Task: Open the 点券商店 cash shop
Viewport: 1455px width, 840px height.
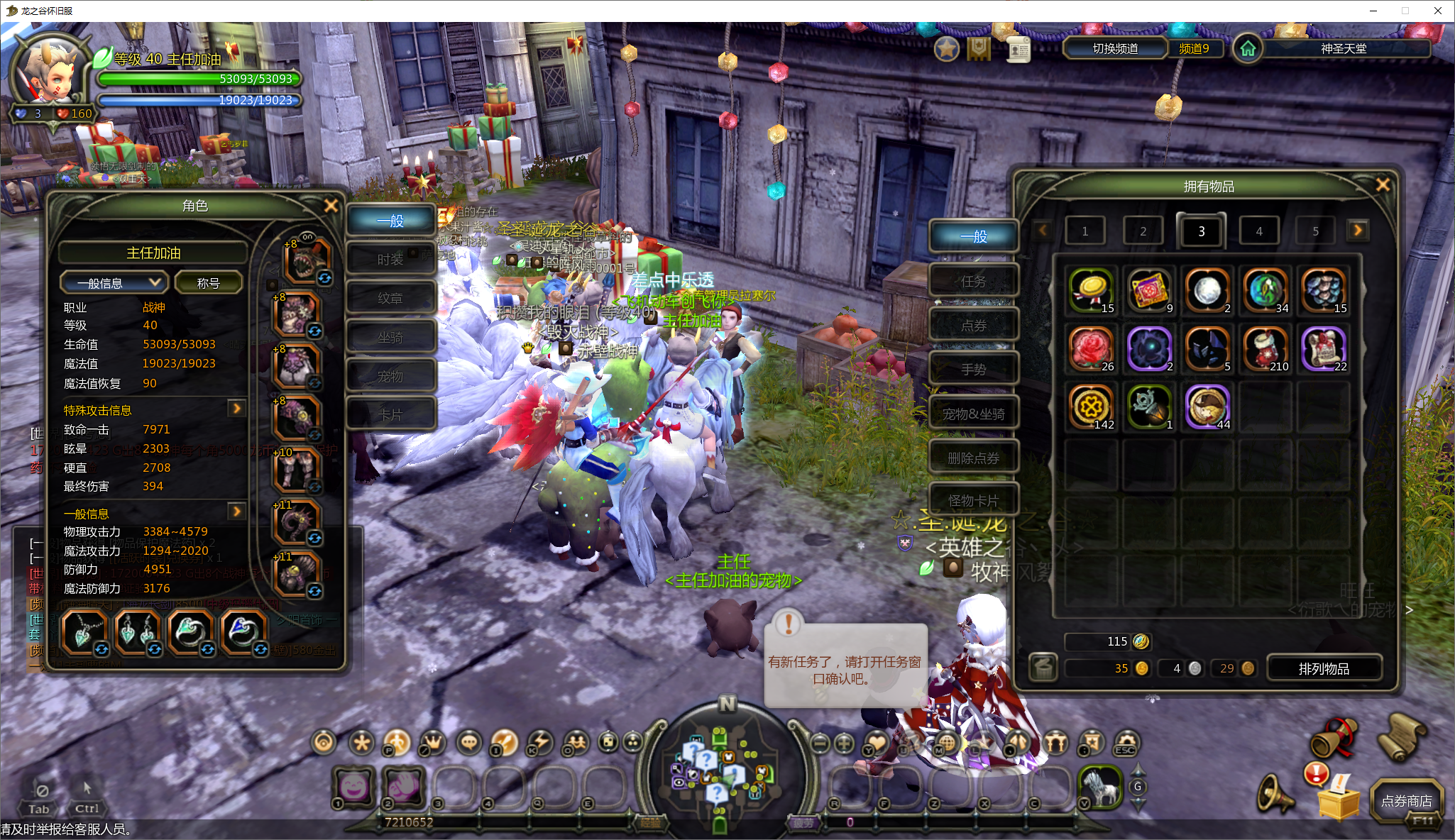Action: 1406,801
